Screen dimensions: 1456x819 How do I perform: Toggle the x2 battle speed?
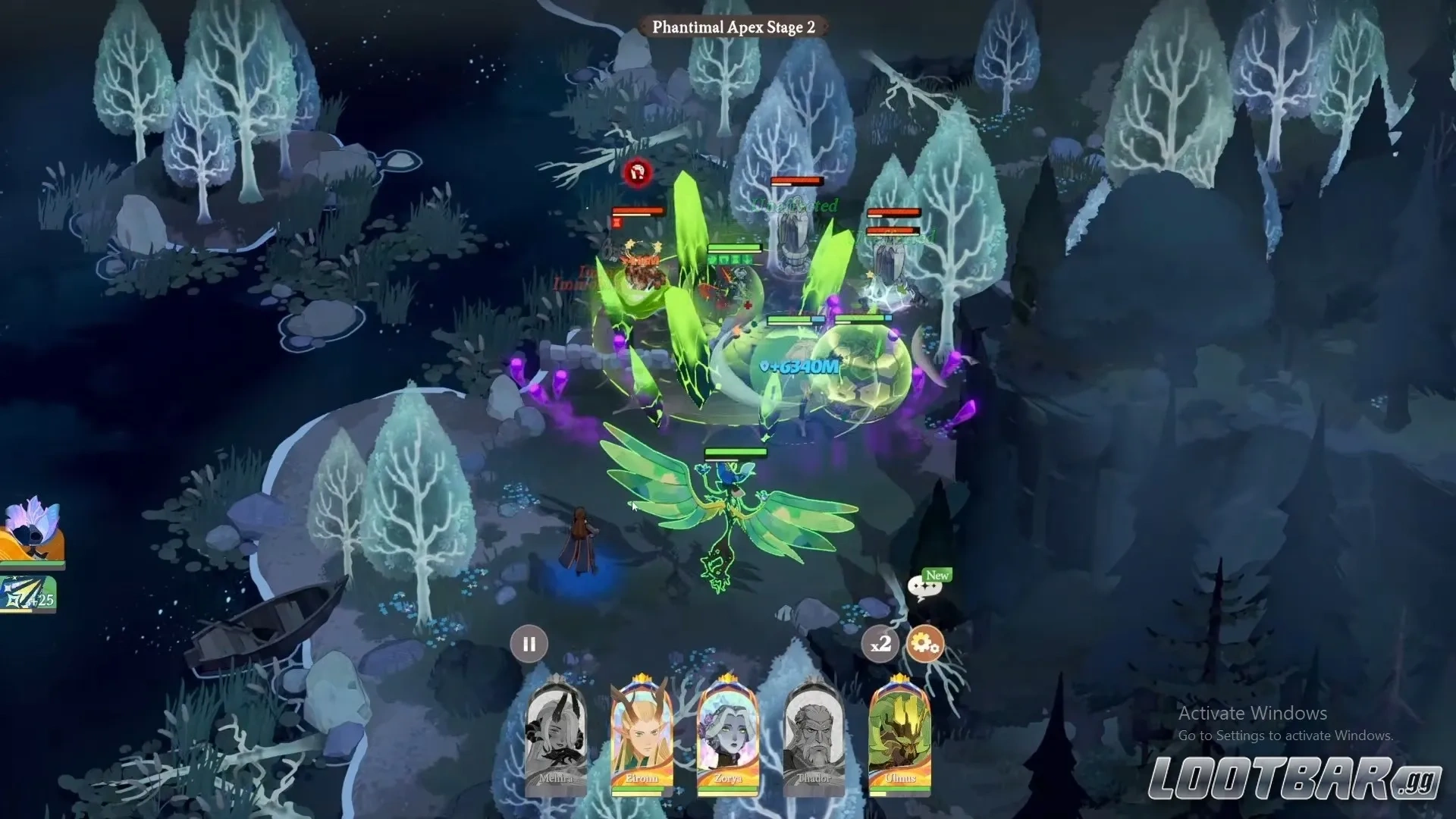click(x=880, y=645)
